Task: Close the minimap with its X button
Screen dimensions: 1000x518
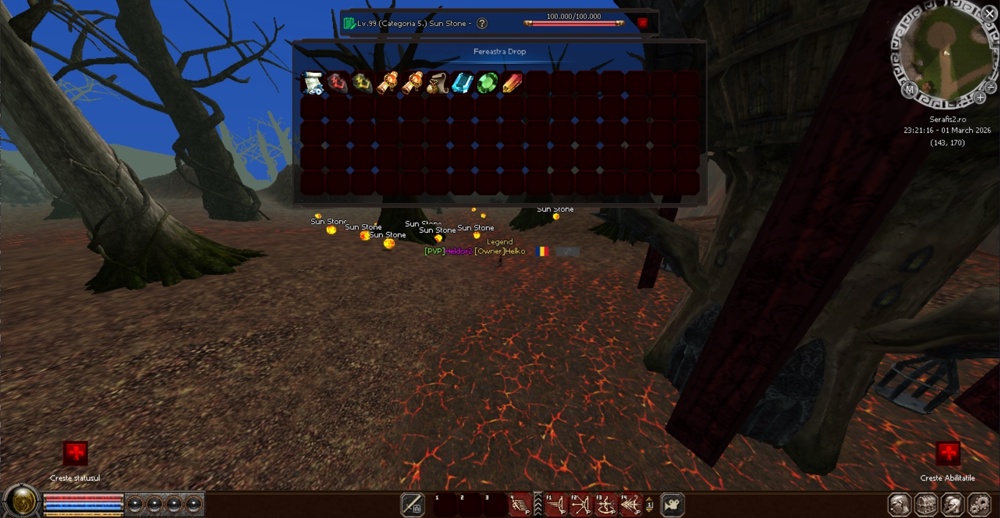Action: point(989,13)
